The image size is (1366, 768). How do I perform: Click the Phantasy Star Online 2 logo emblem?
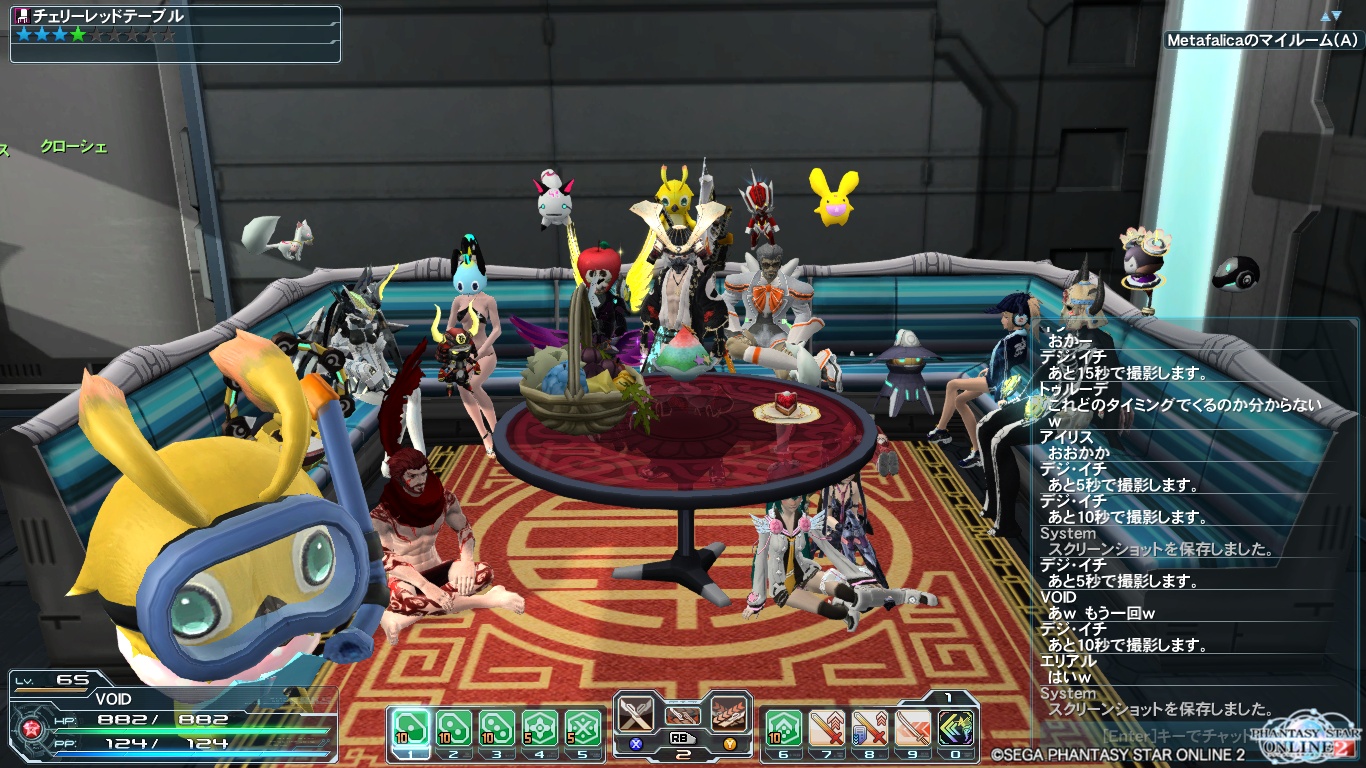pos(1302,740)
